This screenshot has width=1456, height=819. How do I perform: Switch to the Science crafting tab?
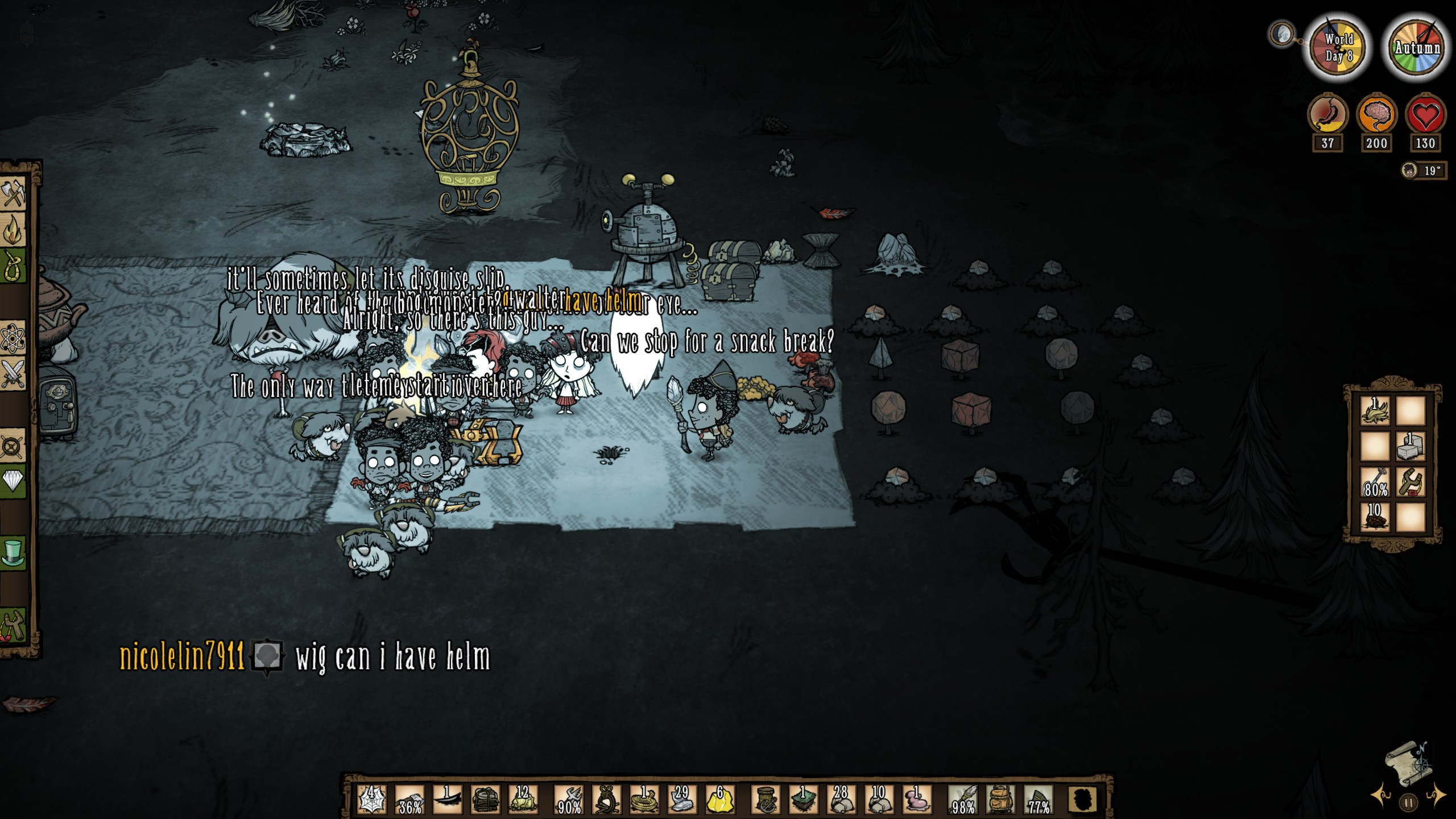pyautogui.click(x=13, y=340)
